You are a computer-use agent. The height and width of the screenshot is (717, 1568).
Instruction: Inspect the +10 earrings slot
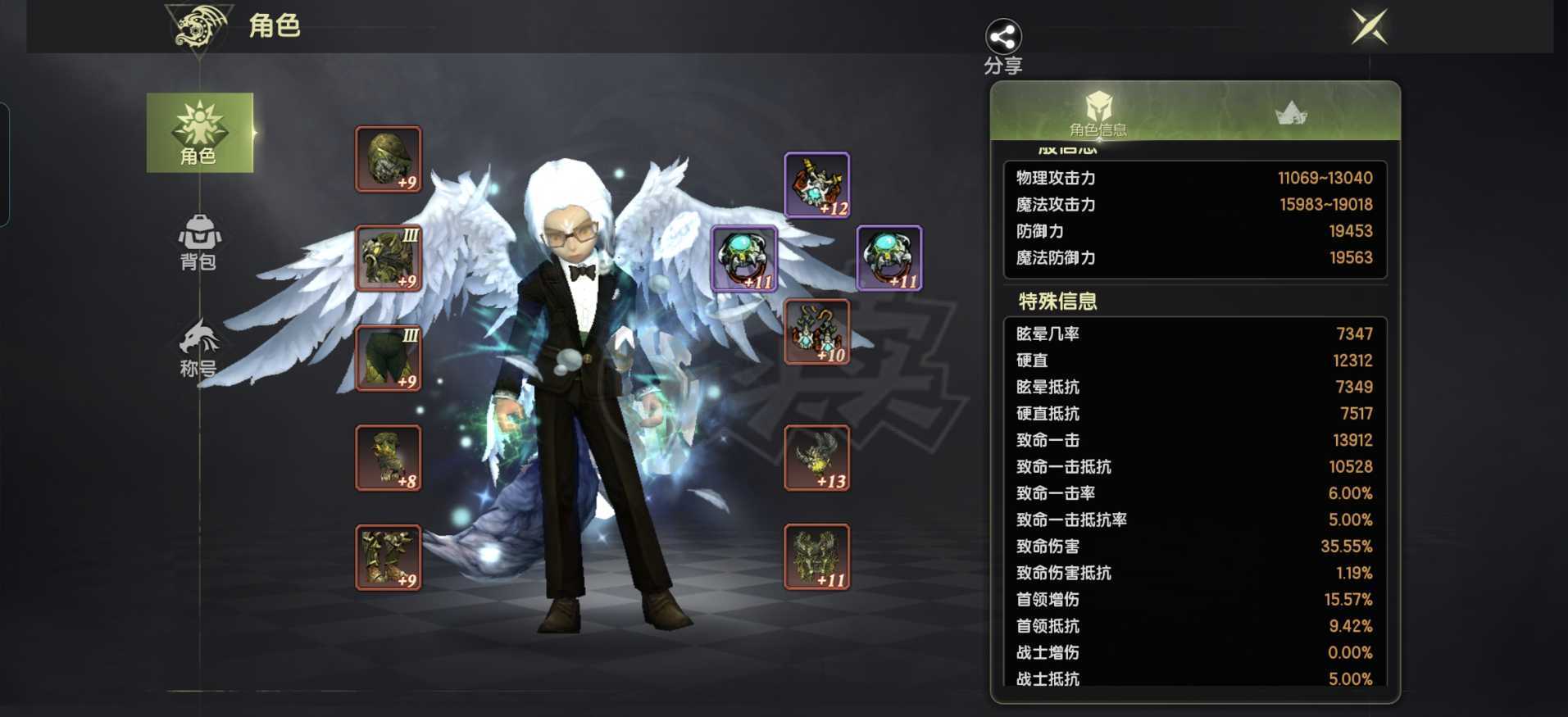tap(816, 332)
